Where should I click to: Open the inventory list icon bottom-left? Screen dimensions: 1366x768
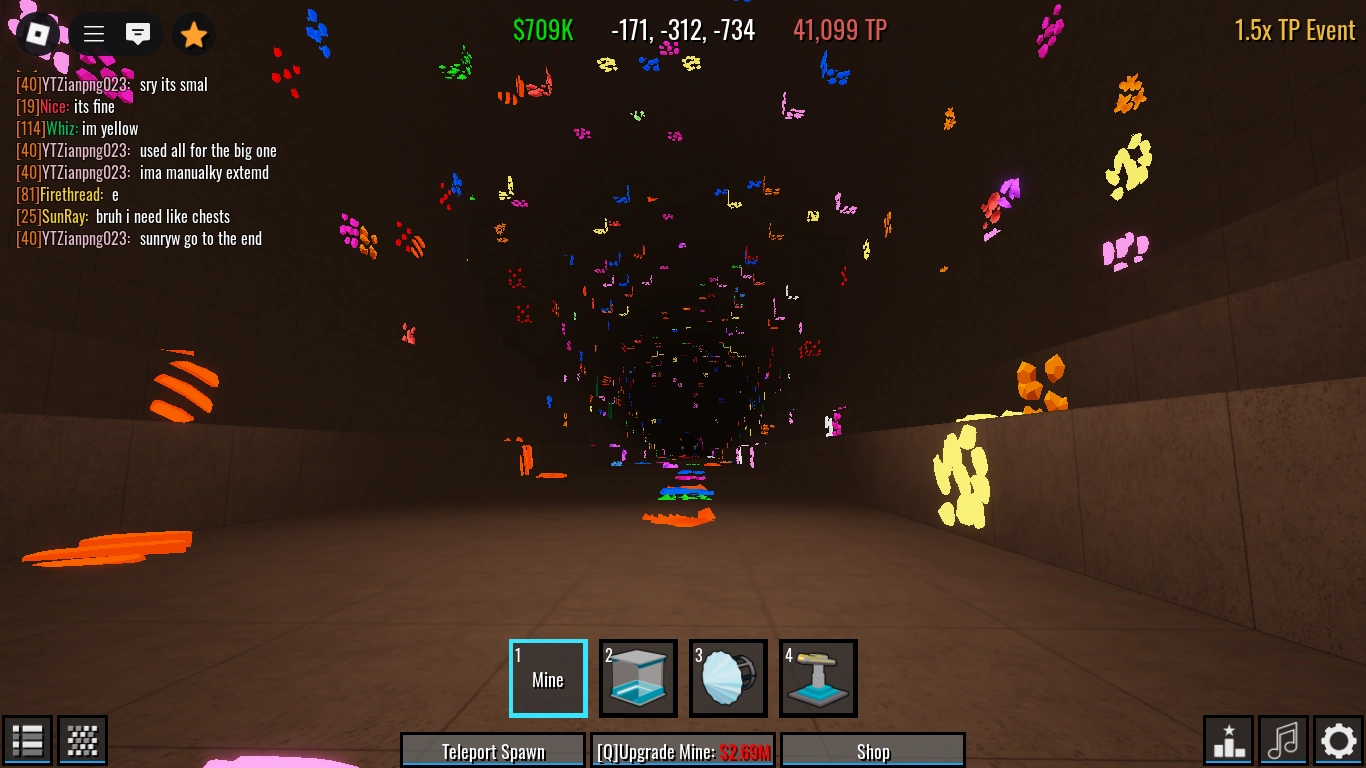27,740
